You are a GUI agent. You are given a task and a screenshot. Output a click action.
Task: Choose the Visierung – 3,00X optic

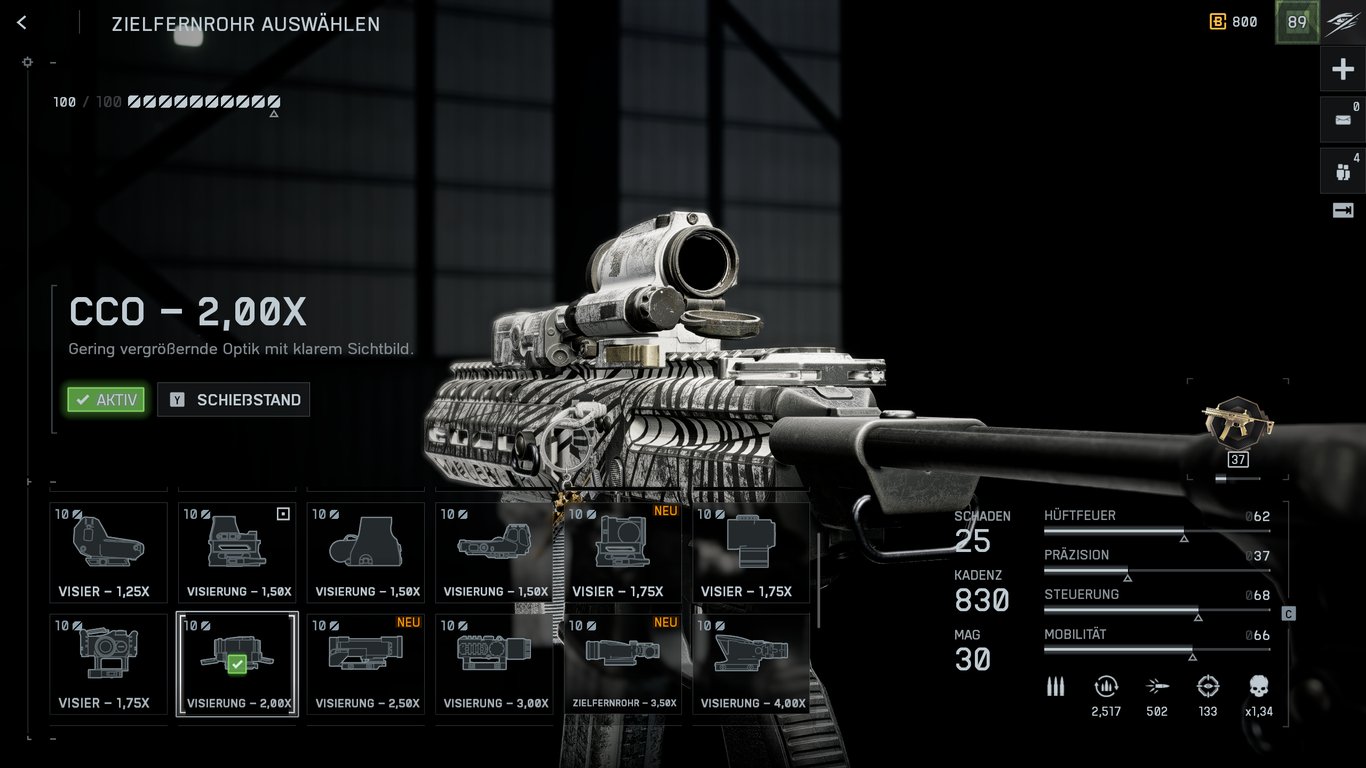[494, 664]
